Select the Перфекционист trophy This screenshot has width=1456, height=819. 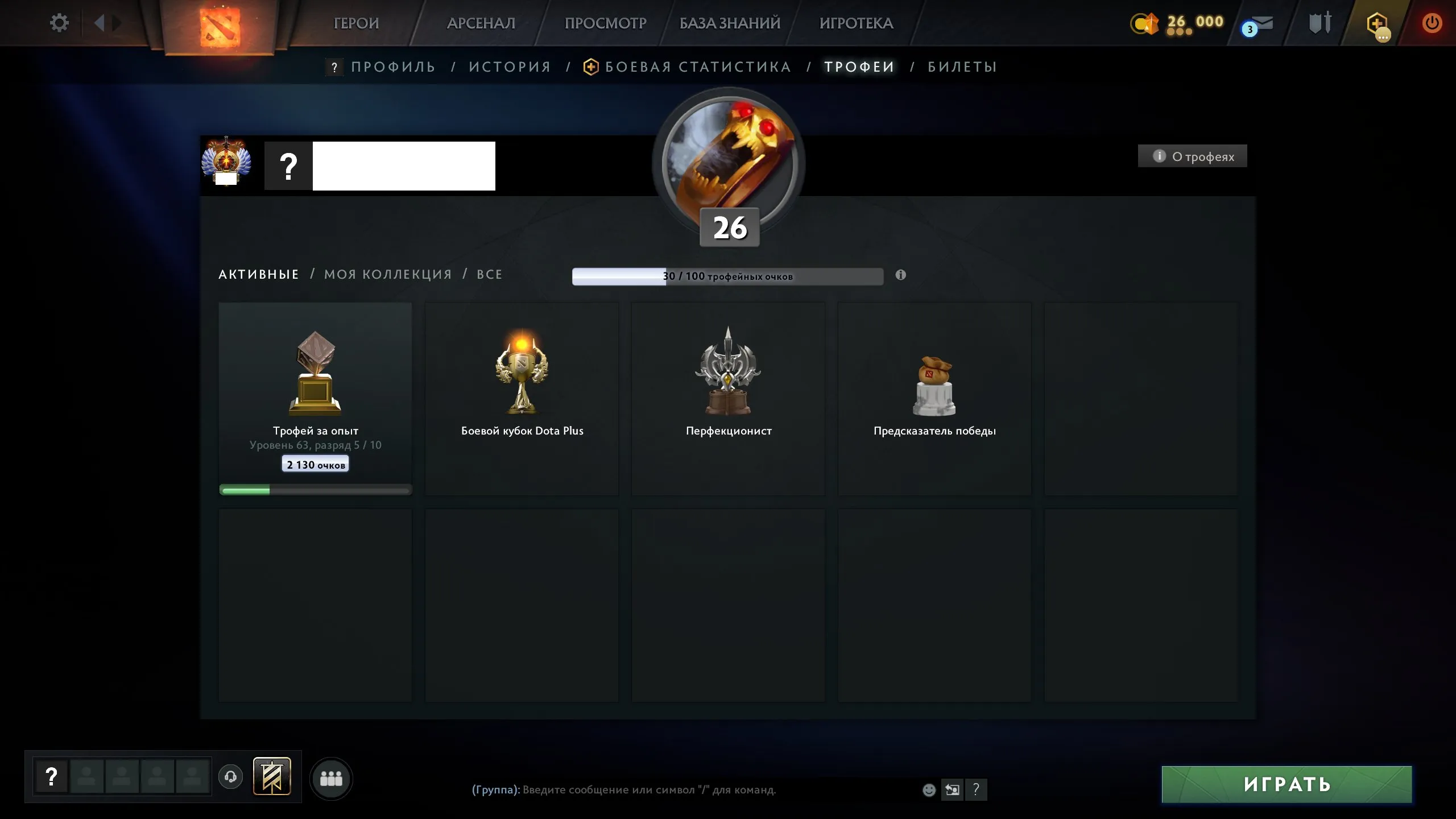click(x=729, y=398)
